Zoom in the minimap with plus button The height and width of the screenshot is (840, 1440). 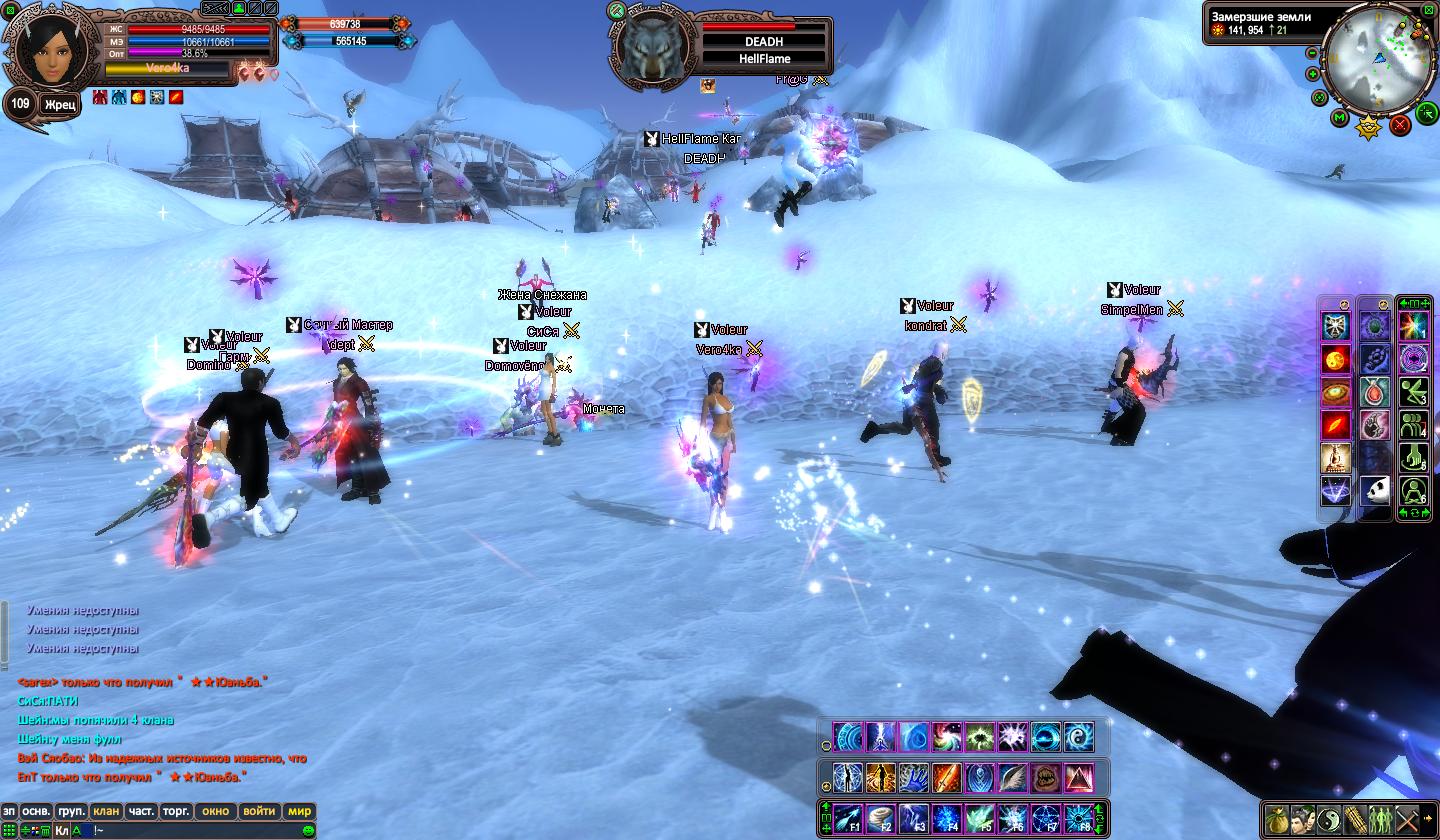click(x=1313, y=74)
